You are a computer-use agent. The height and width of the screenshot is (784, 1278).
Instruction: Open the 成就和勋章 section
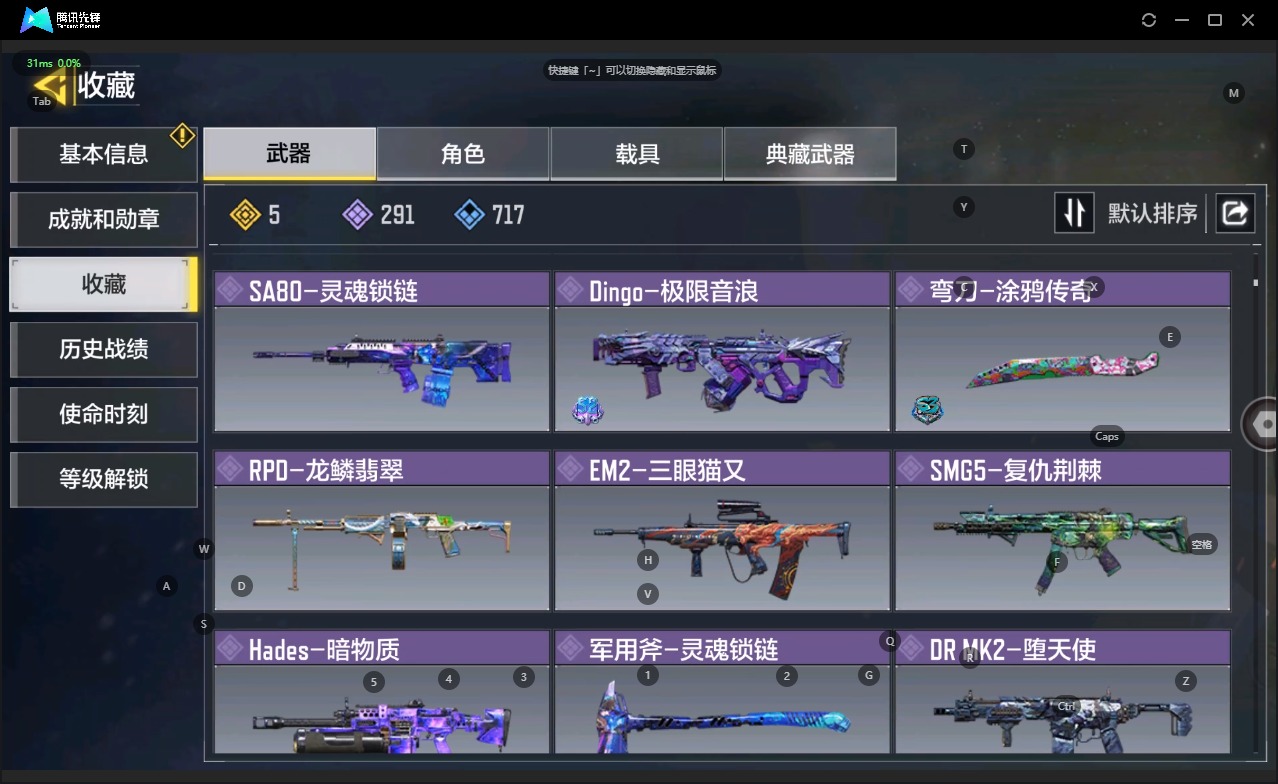click(103, 219)
